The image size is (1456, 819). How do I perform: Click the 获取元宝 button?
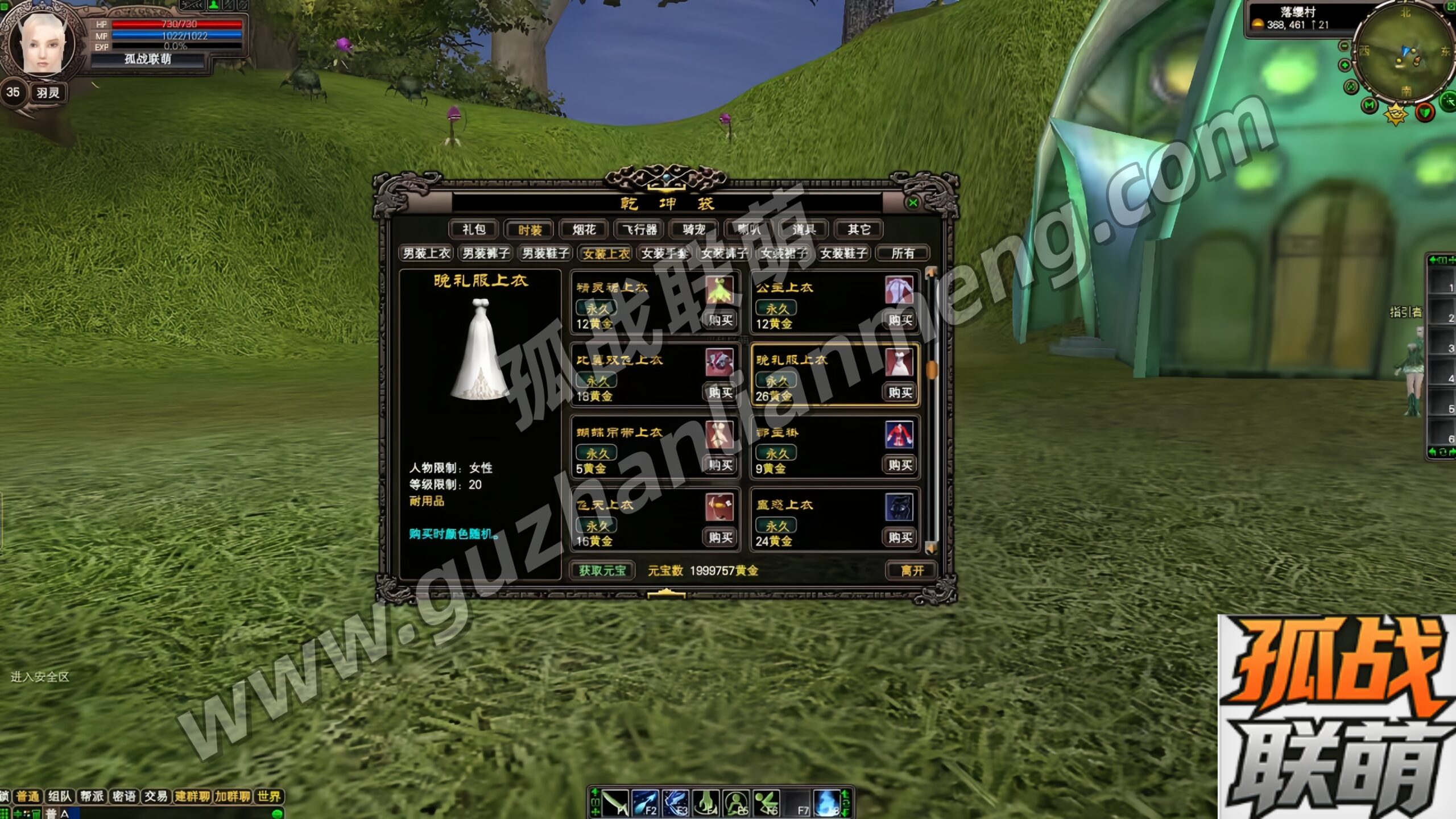[602, 570]
